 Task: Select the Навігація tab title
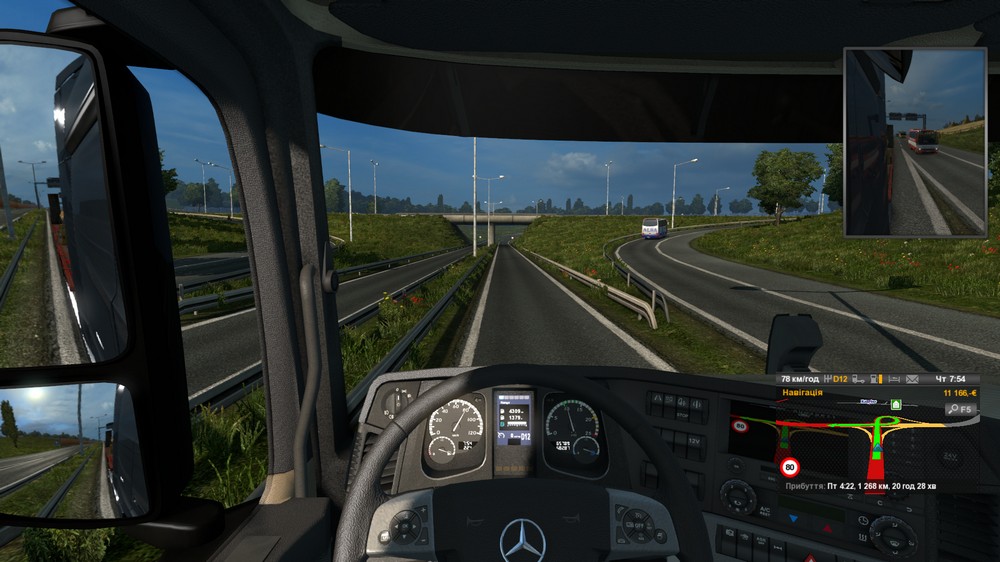[802, 393]
